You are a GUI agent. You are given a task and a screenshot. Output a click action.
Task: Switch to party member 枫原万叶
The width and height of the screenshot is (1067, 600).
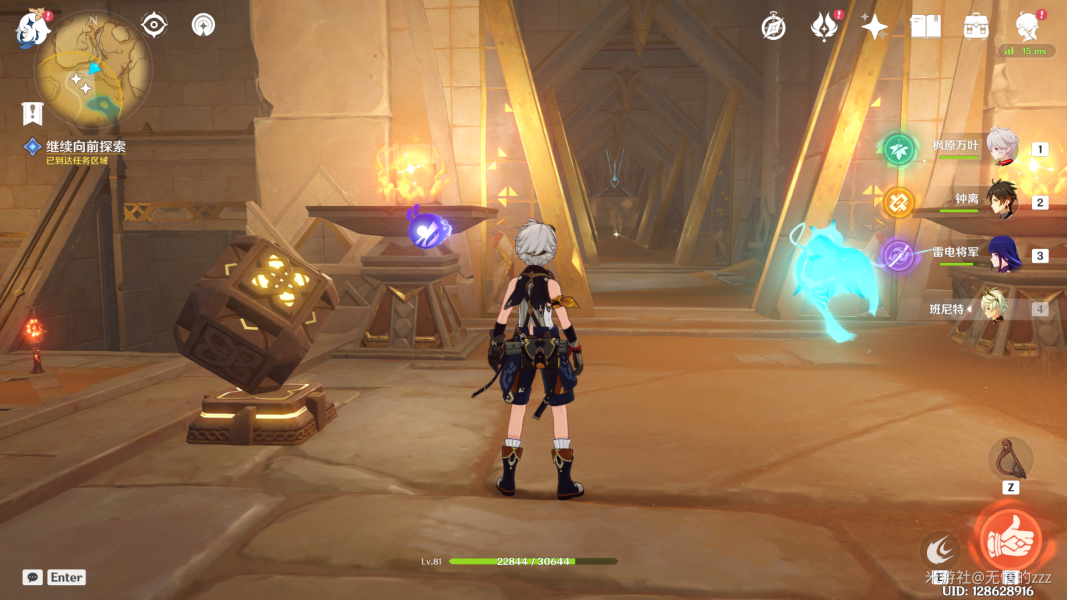click(x=1002, y=148)
